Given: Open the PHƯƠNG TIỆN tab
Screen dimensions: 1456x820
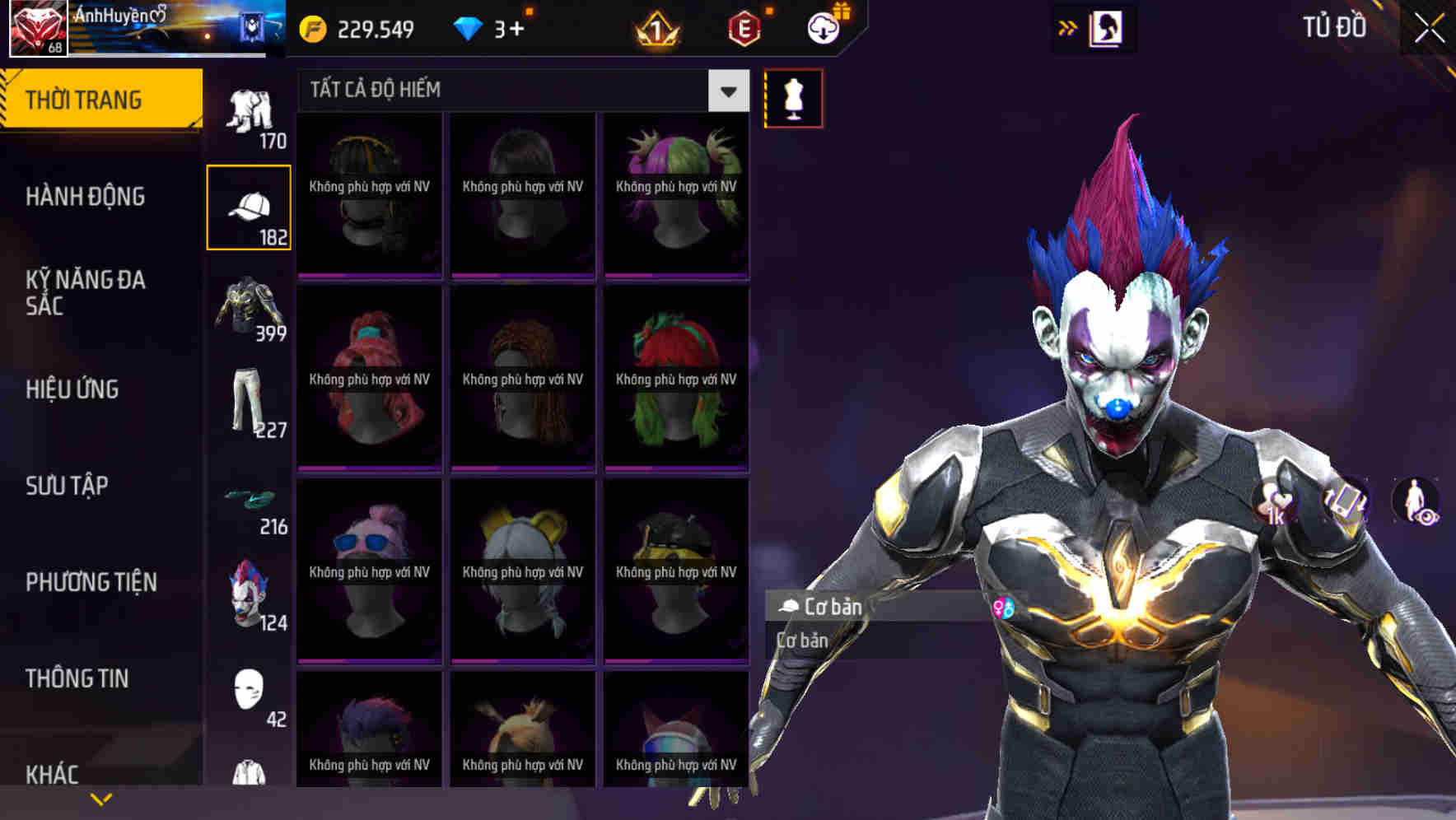Looking at the screenshot, I should pyautogui.click(x=91, y=582).
